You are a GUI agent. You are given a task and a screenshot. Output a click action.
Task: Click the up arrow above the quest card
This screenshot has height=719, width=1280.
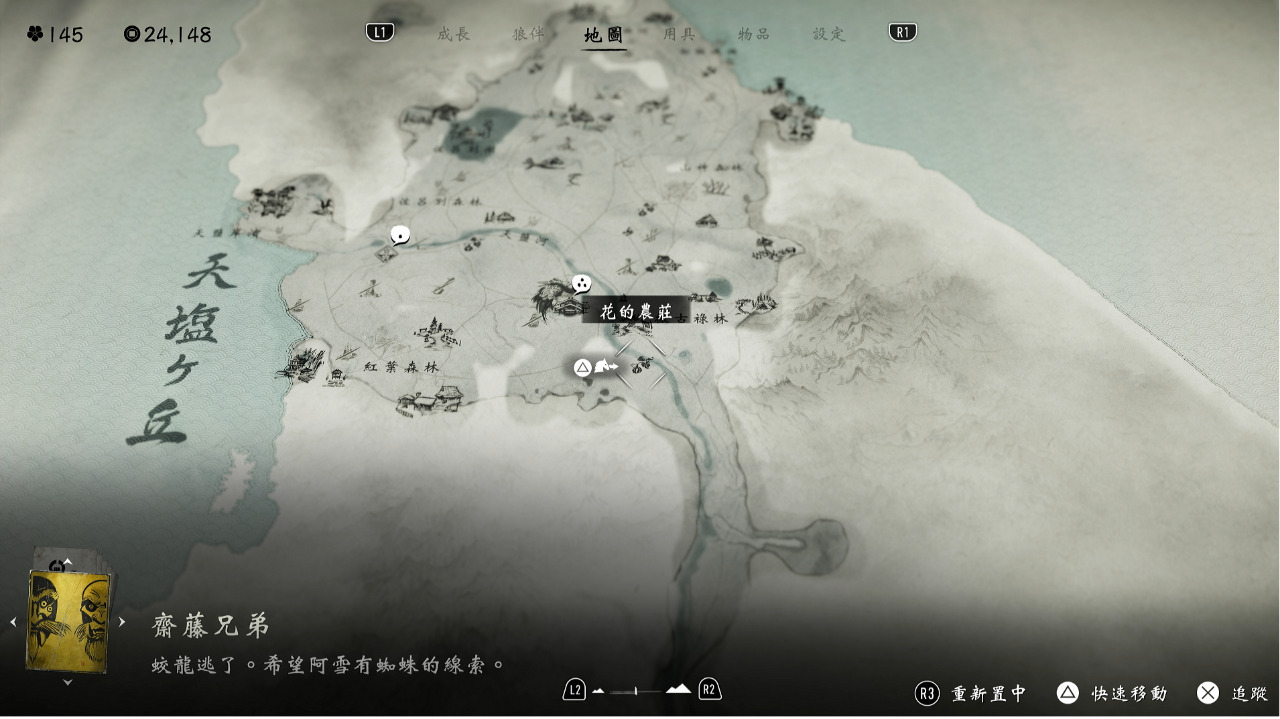point(68,561)
